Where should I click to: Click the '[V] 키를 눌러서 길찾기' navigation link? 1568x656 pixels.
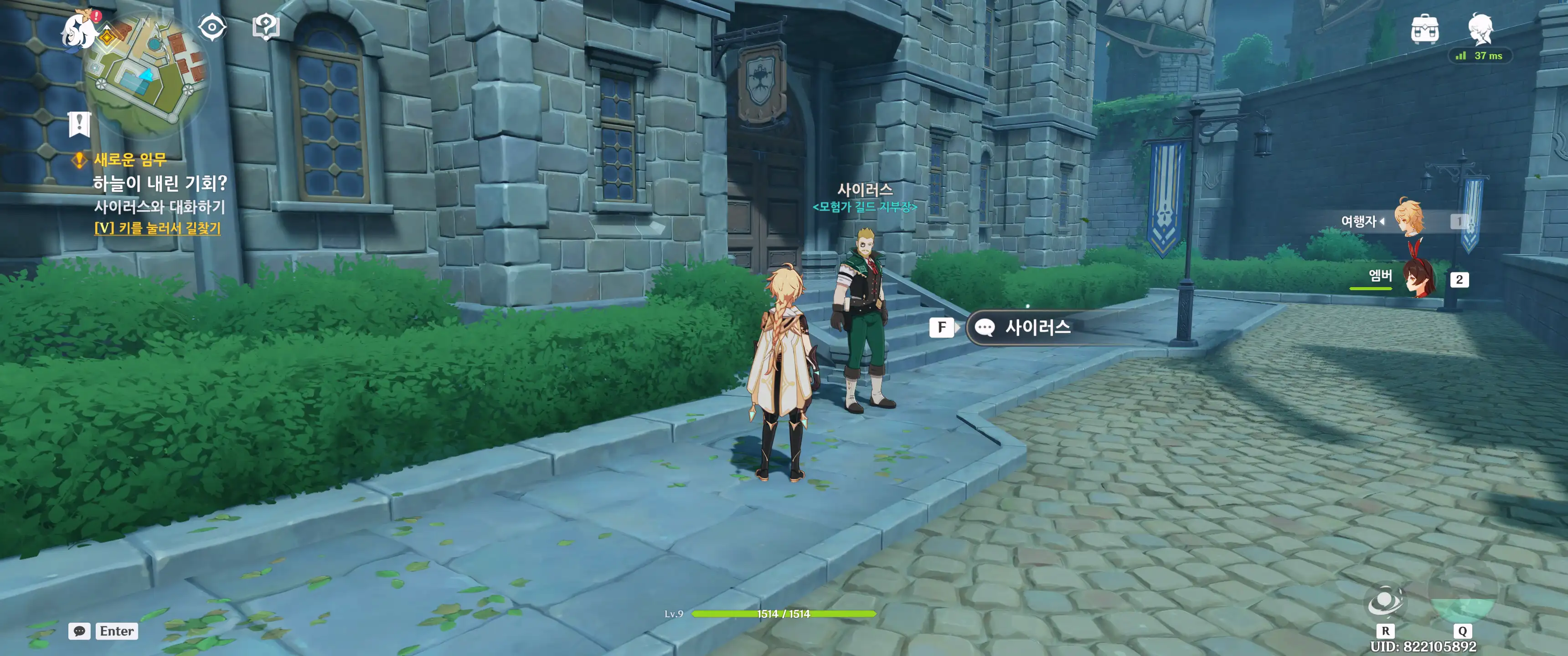point(158,228)
